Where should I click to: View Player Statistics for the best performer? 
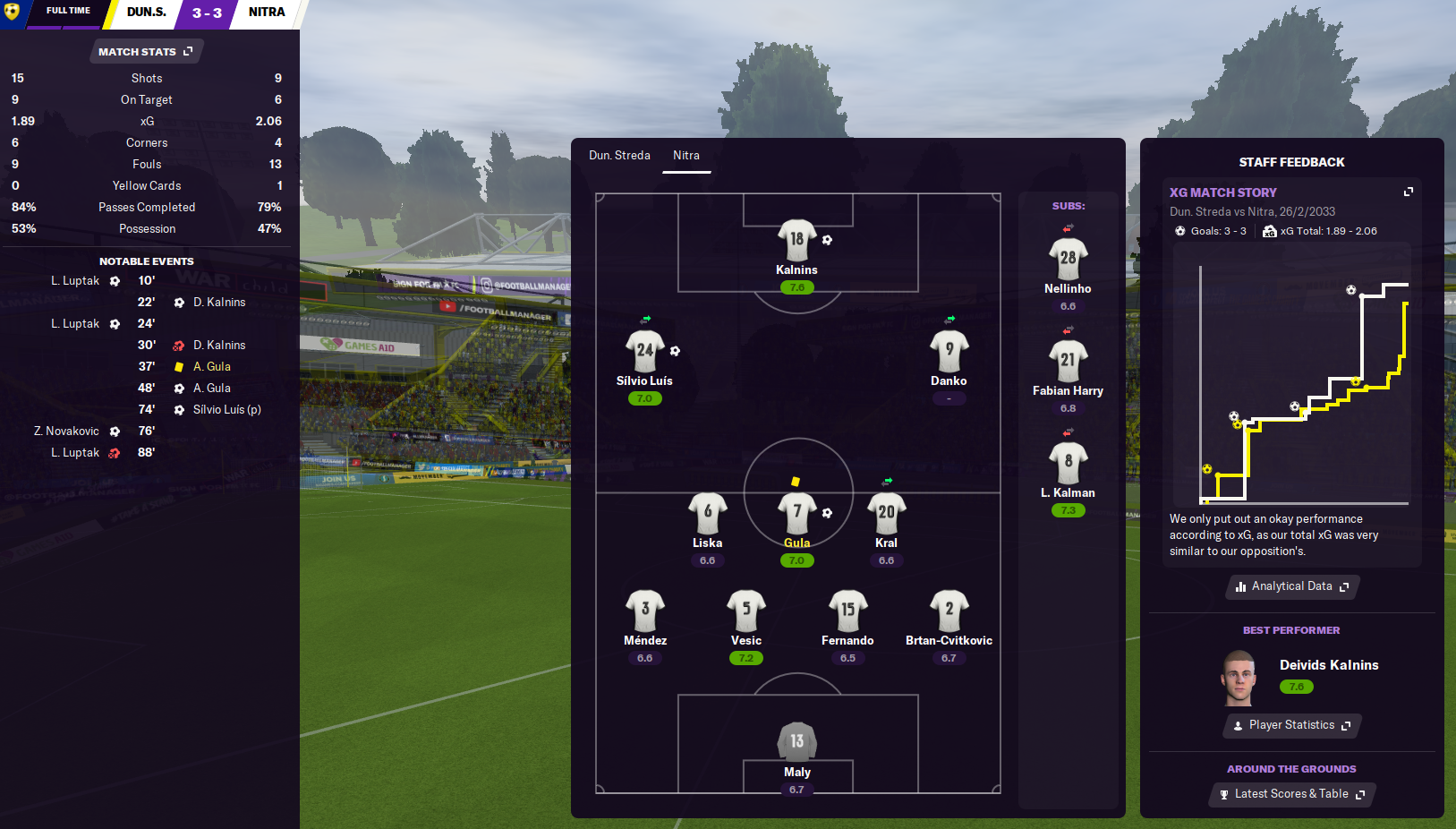[x=1291, y=725]
